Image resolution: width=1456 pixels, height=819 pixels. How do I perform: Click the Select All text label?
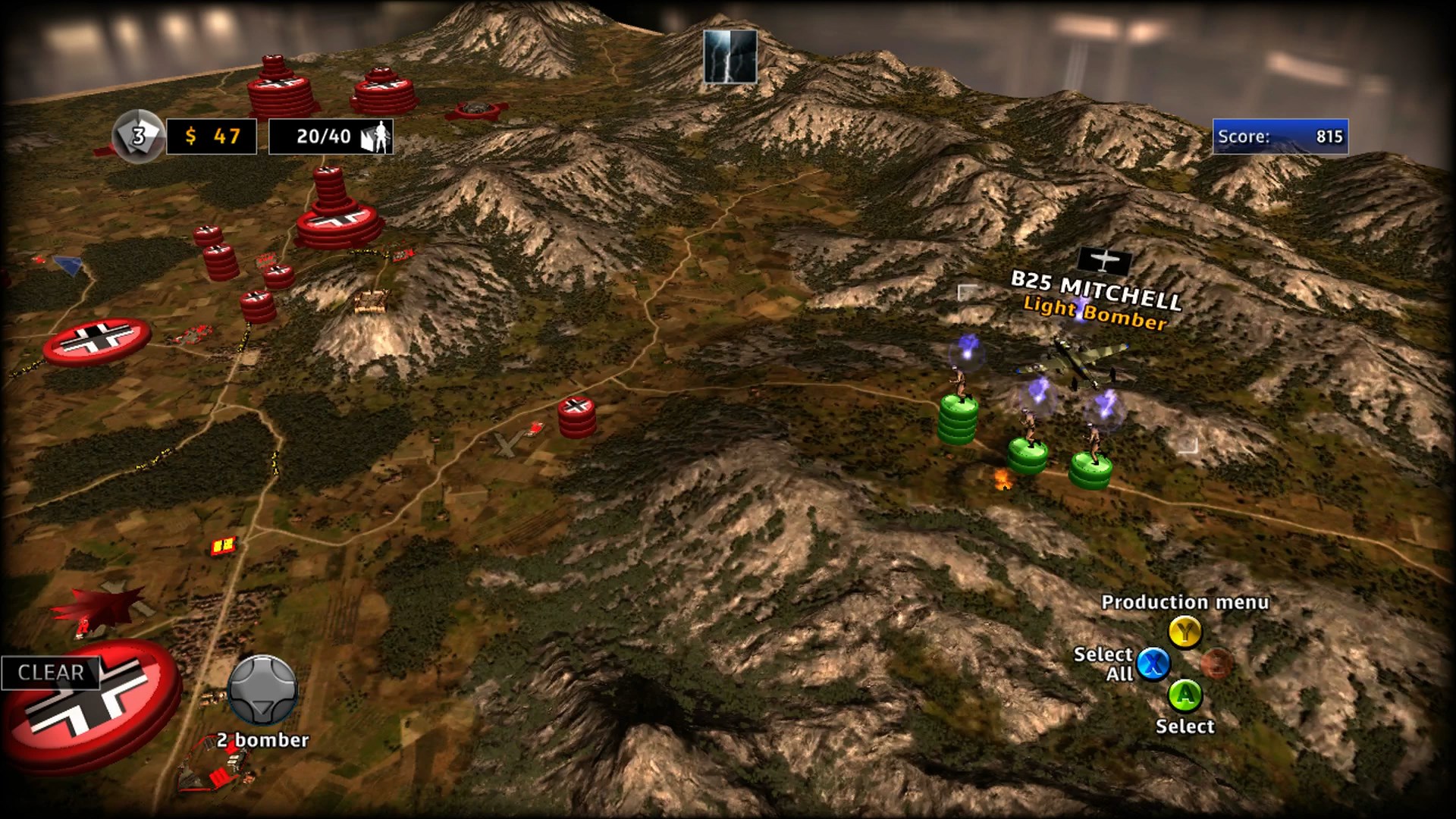pyautogui.click(x=1103, y=664)
